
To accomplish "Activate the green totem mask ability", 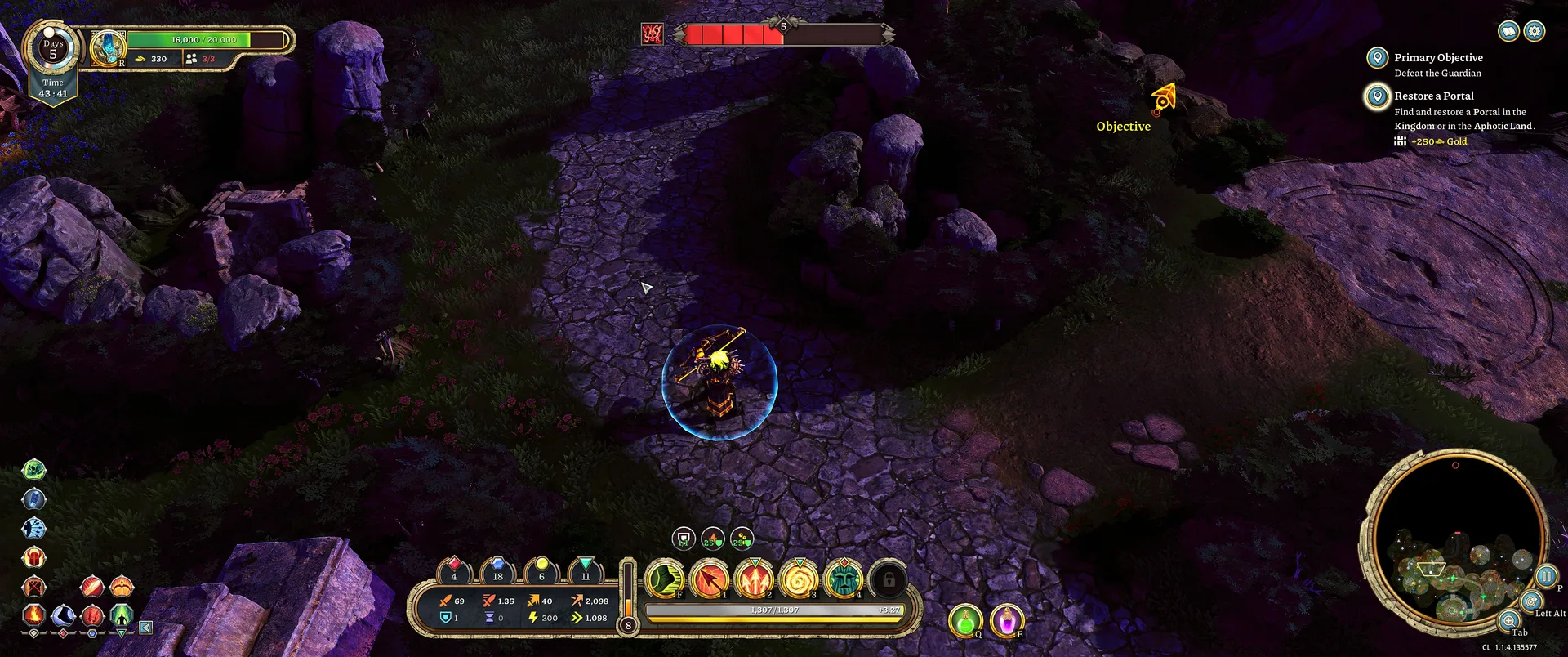I will pos(844,579).
